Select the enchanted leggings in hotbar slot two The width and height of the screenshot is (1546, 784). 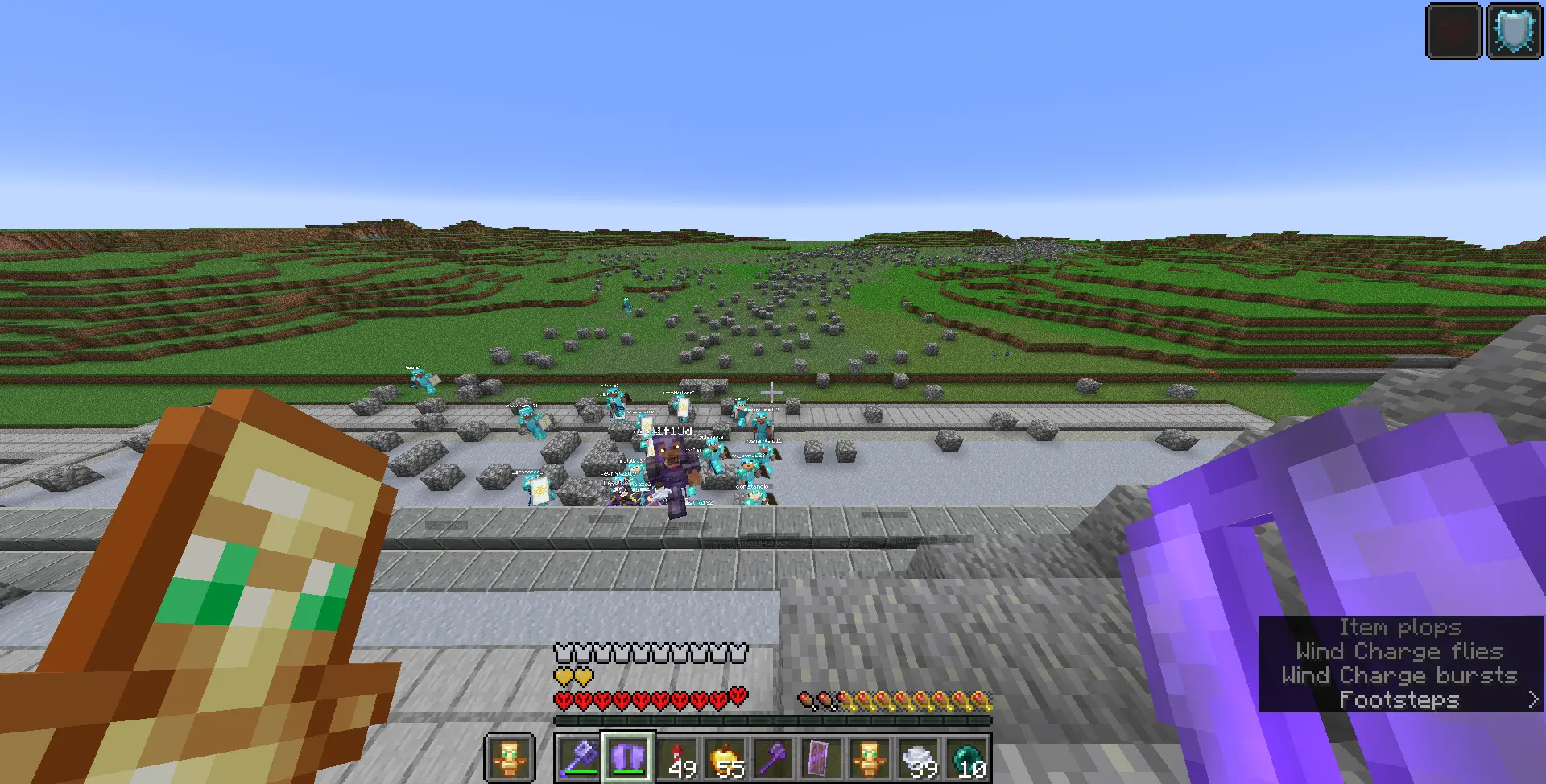click(628, 755)
